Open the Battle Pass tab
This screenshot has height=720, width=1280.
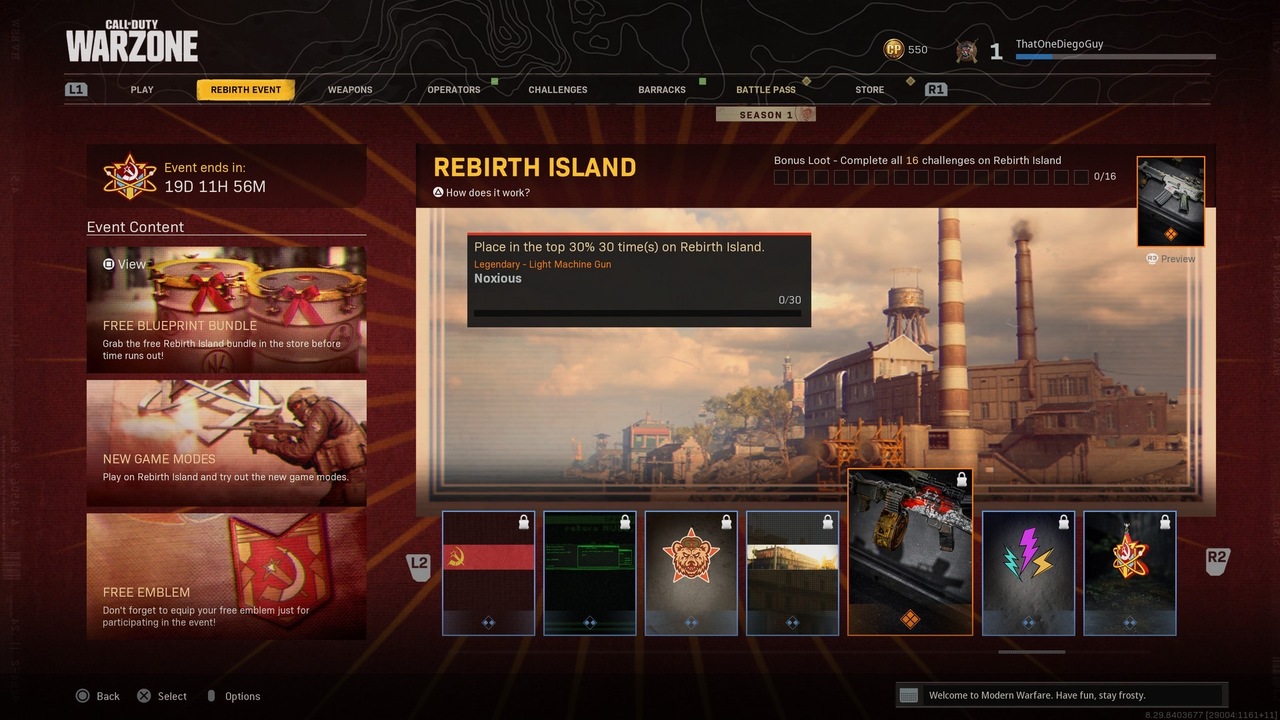(766, 90)
